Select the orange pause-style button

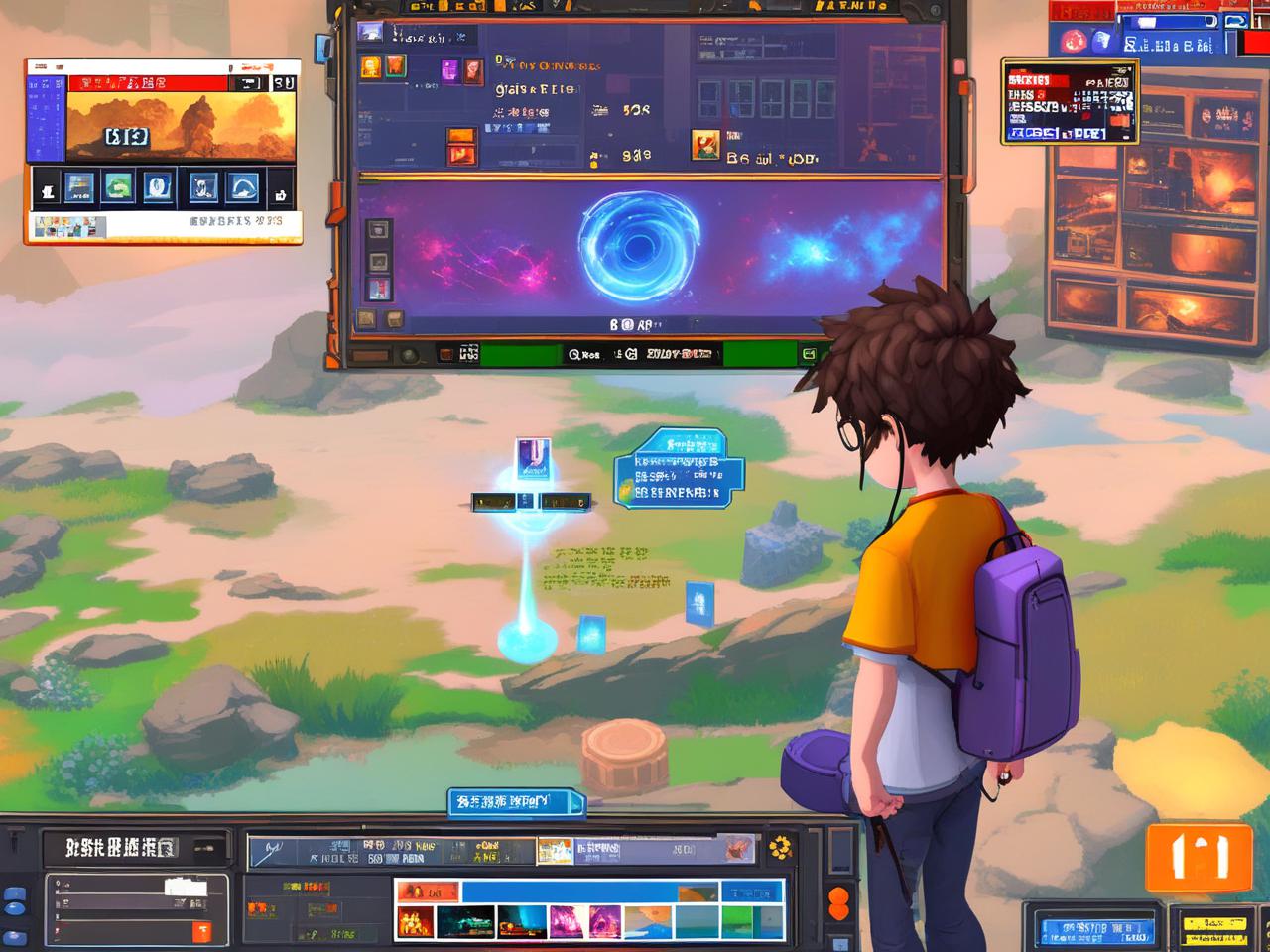(1199, 858)
